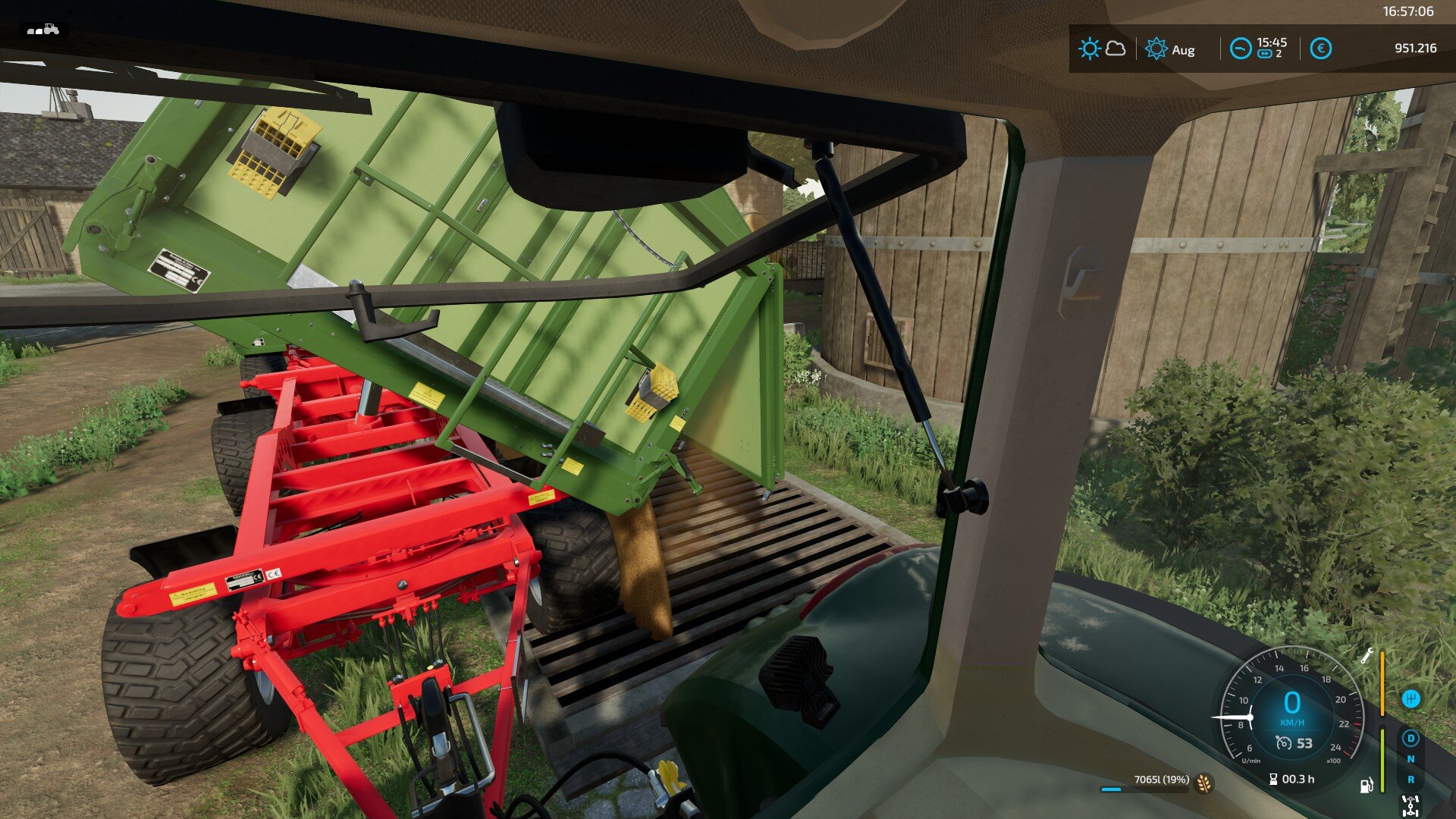Click the blue game clock icon
Viewport: 1456px width, 819px height.
(x=1241, y=49)
